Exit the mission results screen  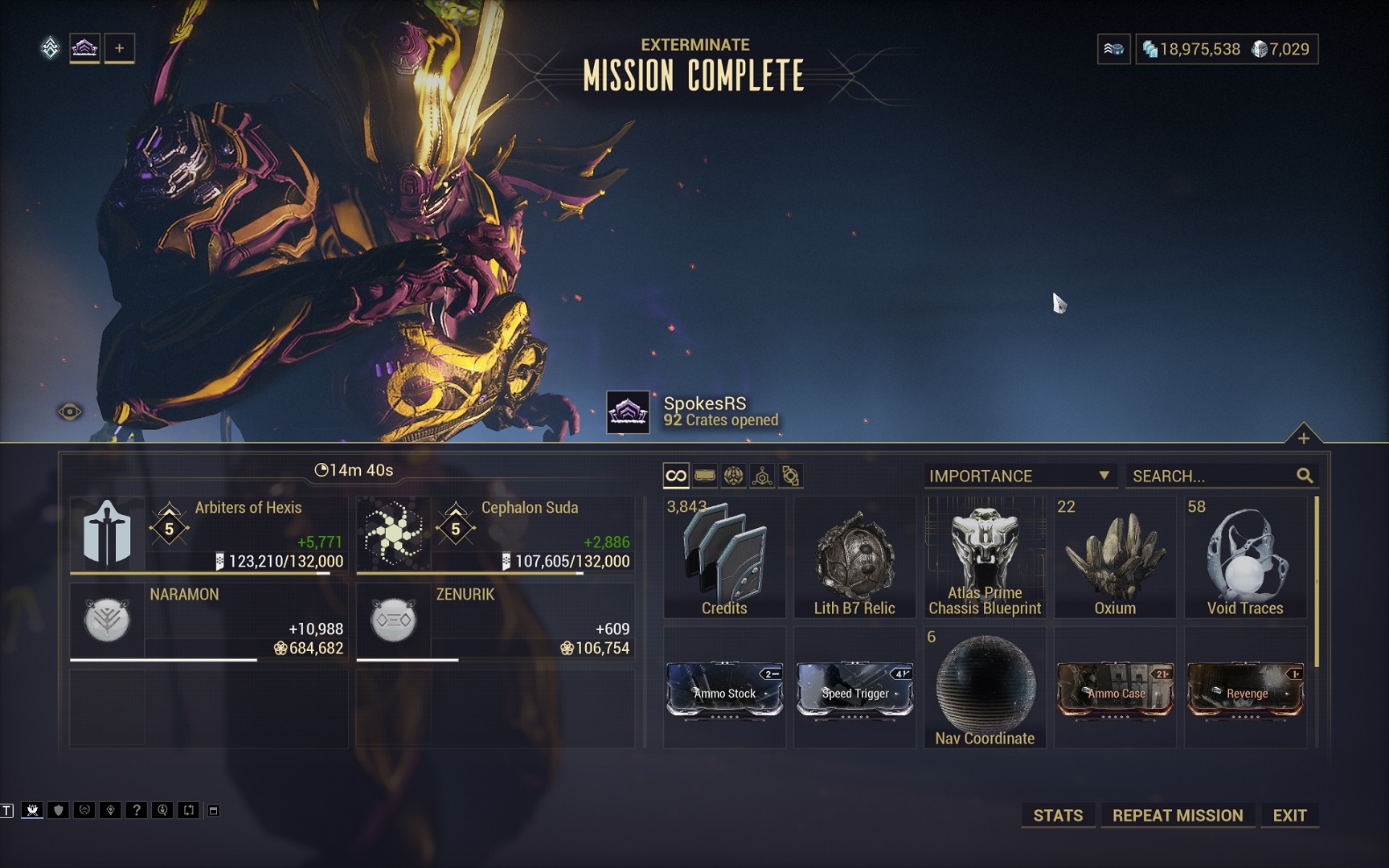click(1289, 815)
